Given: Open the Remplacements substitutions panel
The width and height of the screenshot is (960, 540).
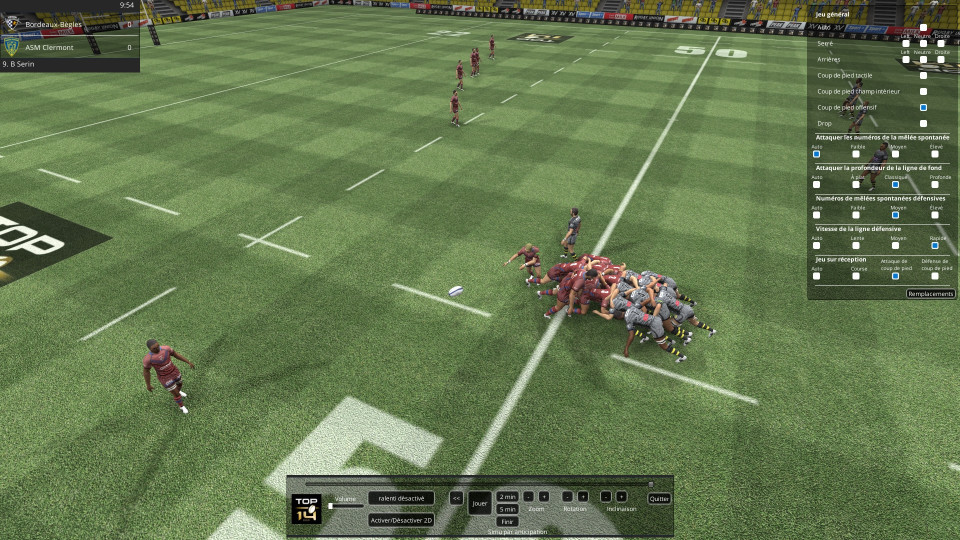Looking at the screenshot, I should pyautogui.click(x=930, y=294).
